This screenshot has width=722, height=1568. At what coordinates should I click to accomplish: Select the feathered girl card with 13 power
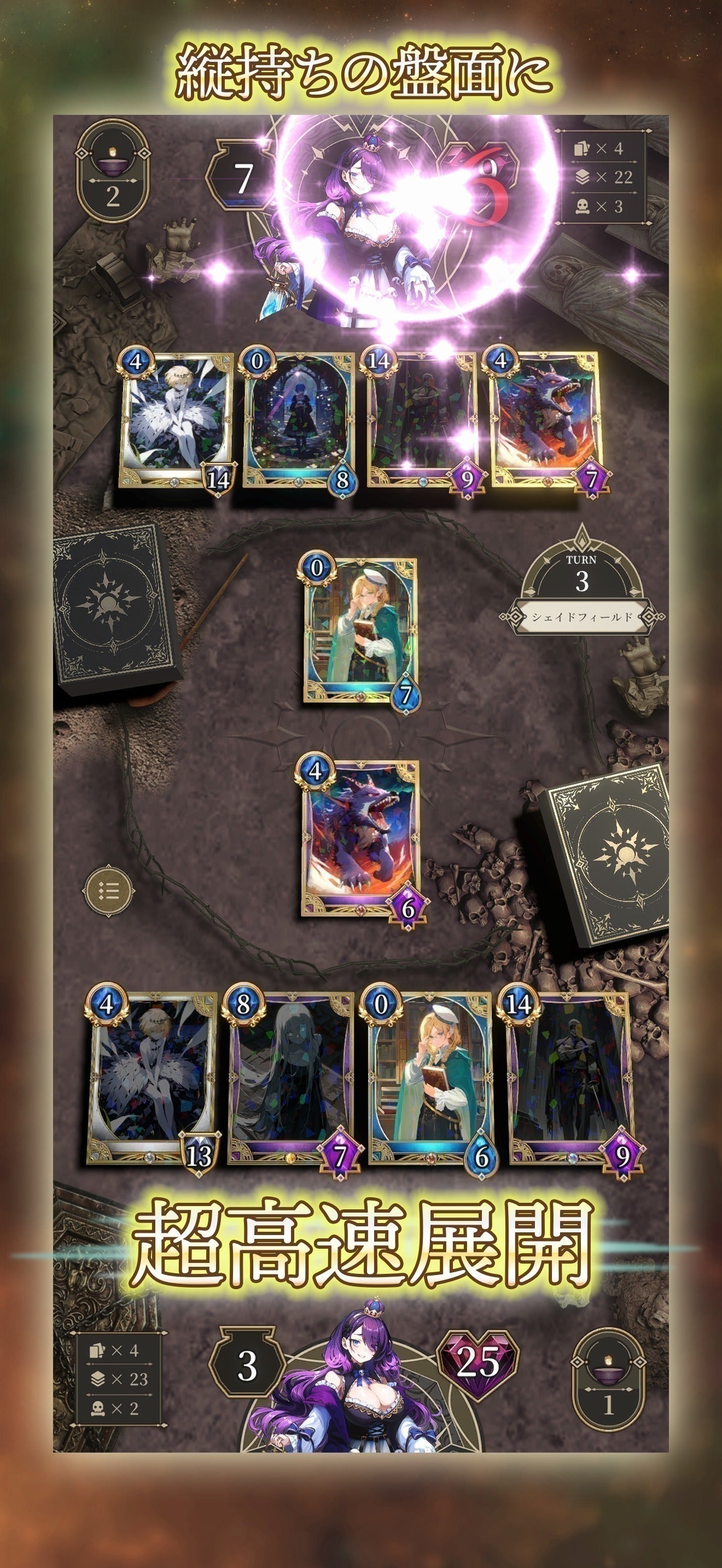(153, 1079)
